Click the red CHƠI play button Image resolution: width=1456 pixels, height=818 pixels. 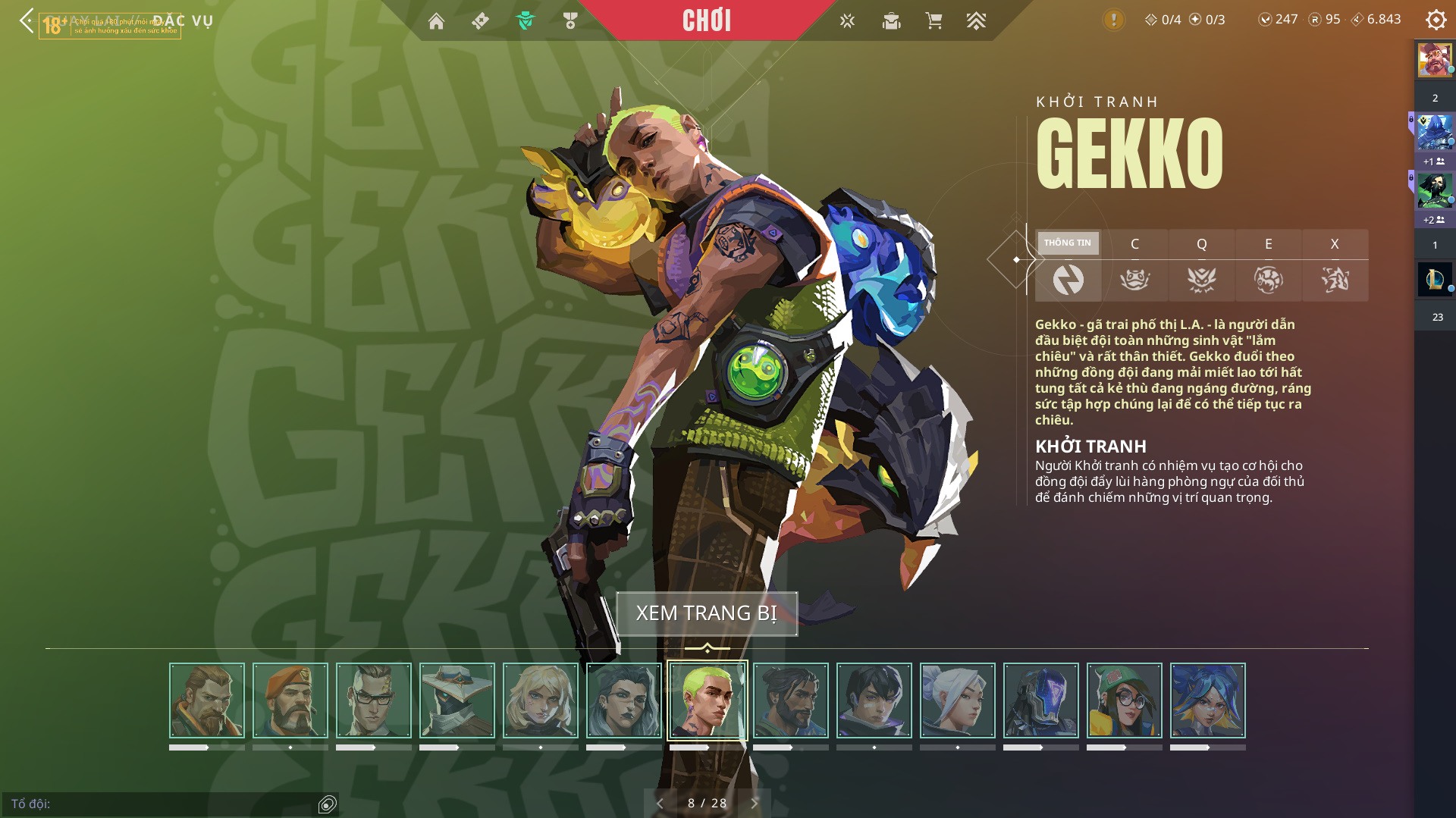point(706,20)
